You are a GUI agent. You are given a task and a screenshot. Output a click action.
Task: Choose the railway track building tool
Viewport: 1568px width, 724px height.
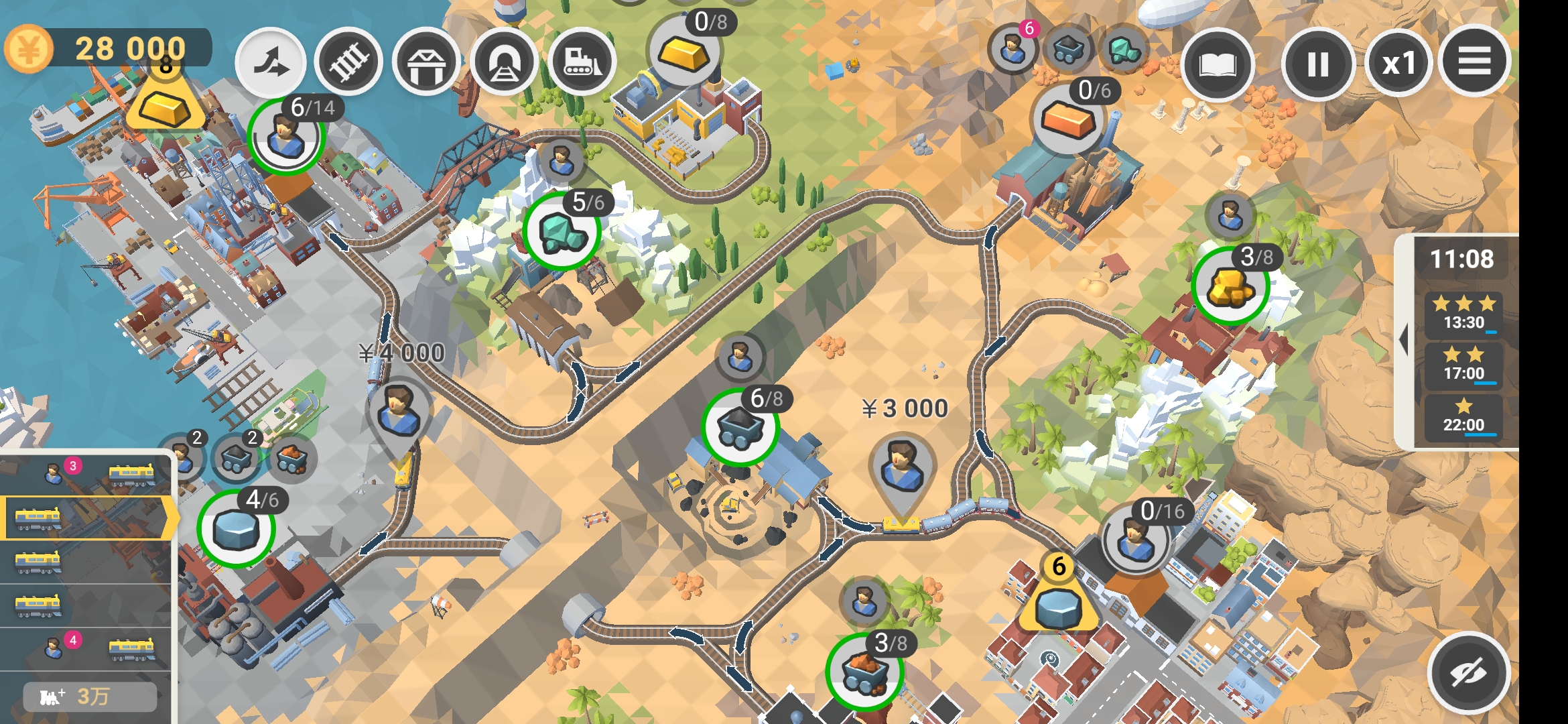(x=348, y=63)
